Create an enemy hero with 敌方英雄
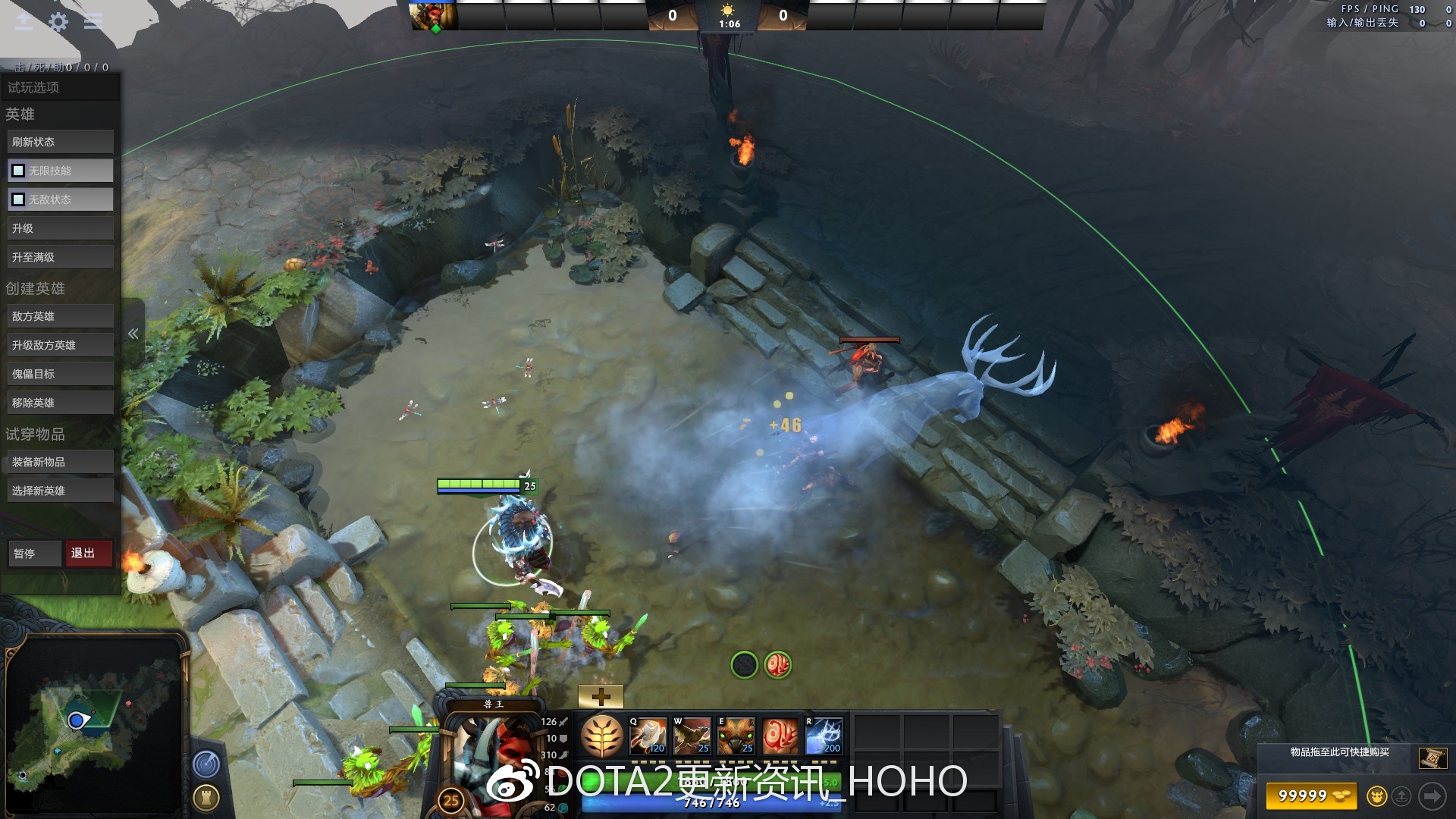The height and width of the screenshot is (819, 1456). tap(61, 316)
